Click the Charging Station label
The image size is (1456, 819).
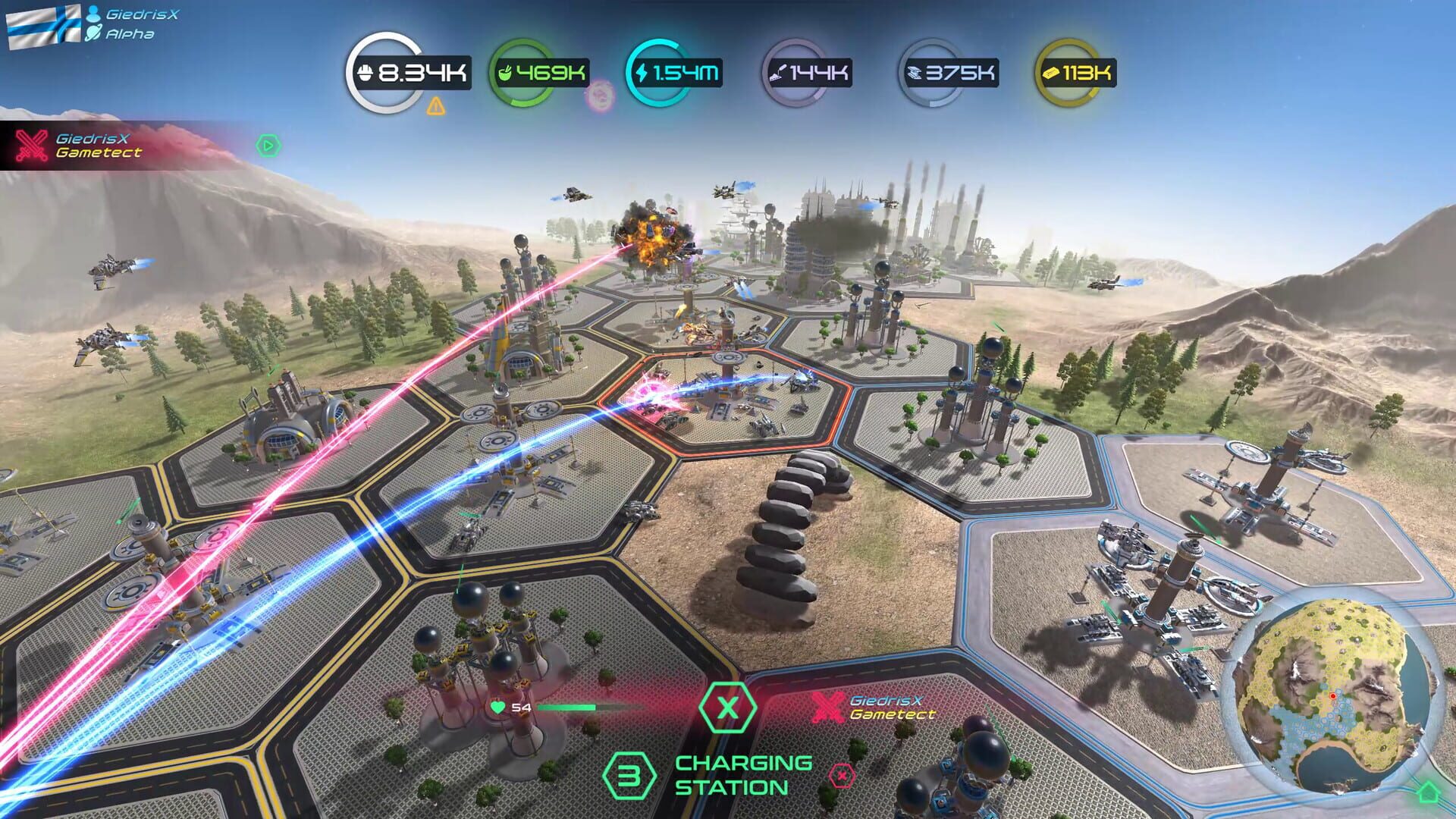[733, 775]
